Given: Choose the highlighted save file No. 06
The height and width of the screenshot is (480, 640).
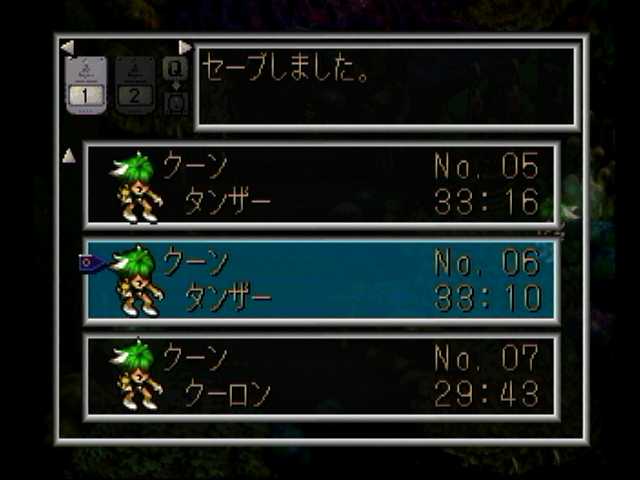Looking at the screenshot, I should [322, 281].
